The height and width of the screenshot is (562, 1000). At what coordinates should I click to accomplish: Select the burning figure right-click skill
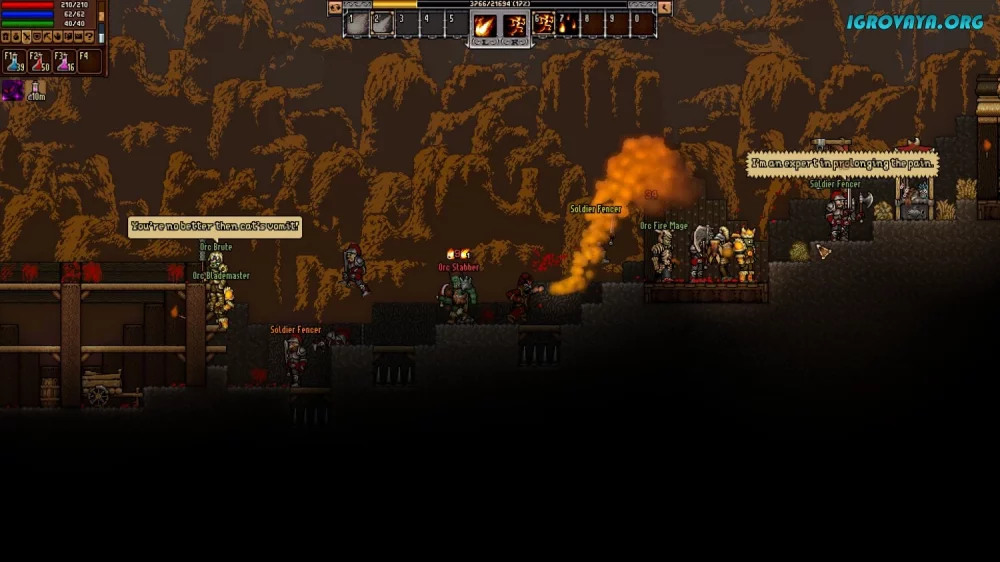click(516, 24)
